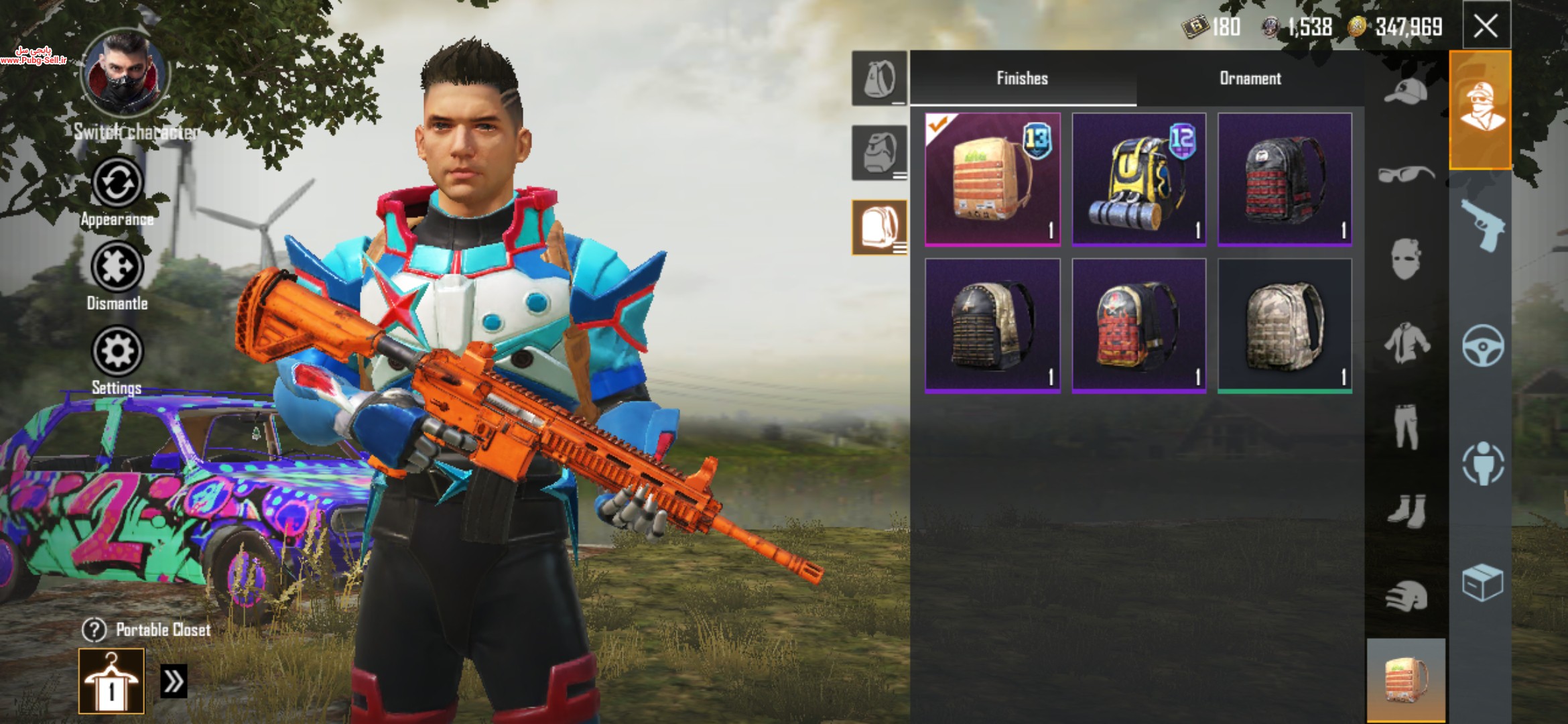Pick the camo backpack with green border
This screenshot has width=1568, height=724.
tap(1285, 325)
